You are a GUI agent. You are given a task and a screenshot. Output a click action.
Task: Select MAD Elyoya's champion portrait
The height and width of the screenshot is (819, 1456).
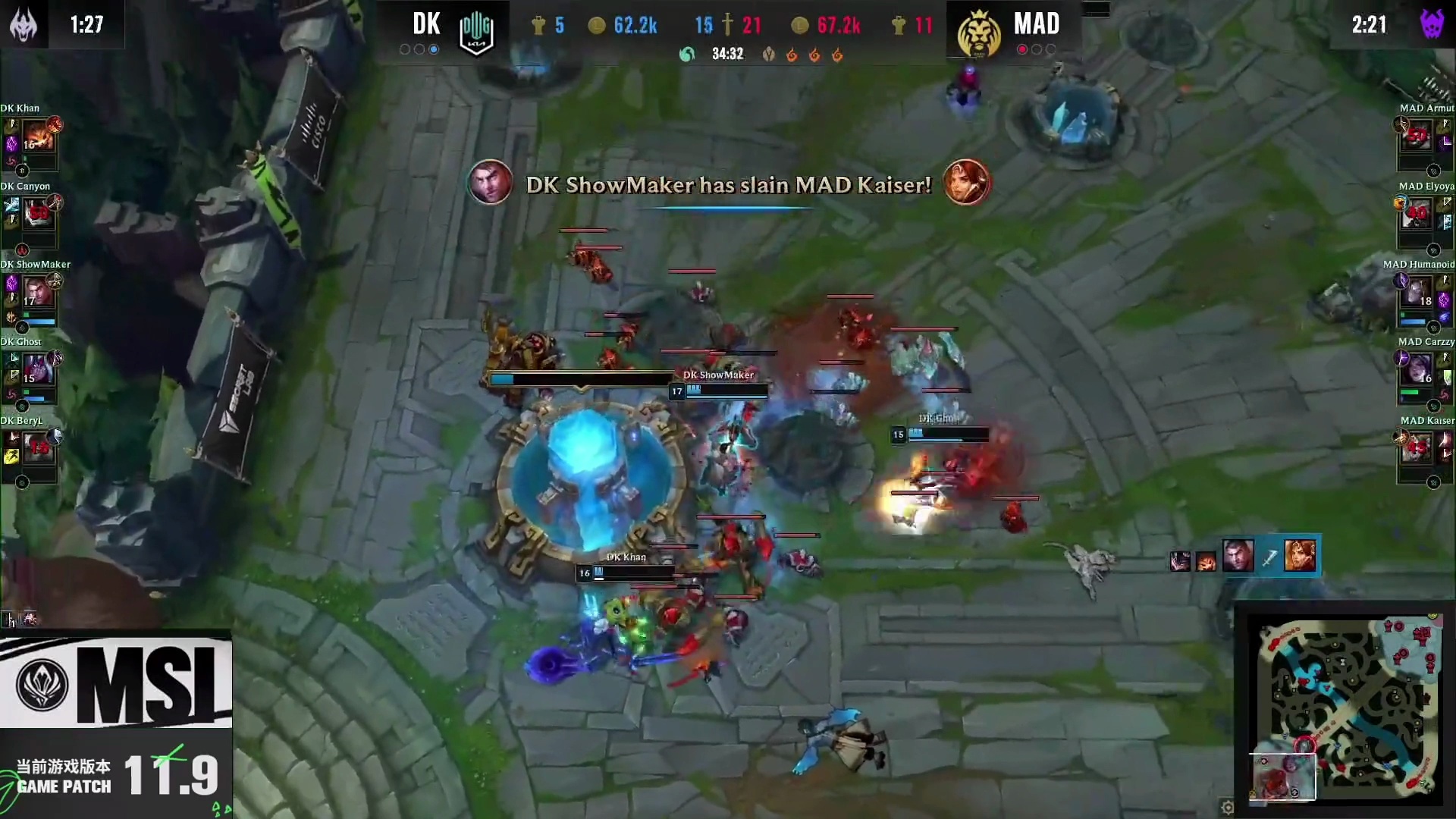point(1417,215)
